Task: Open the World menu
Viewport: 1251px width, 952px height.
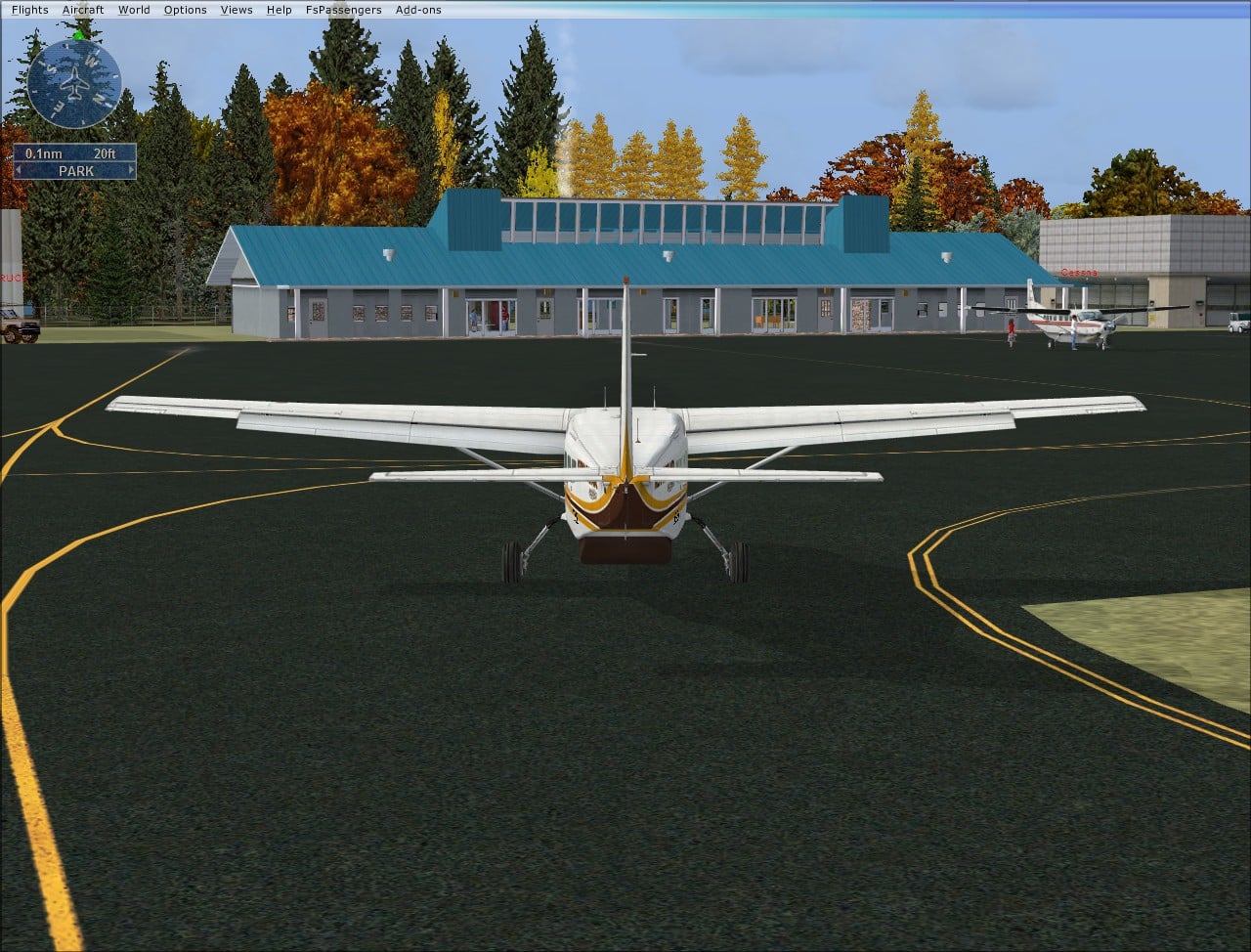Action: (134, 9)
